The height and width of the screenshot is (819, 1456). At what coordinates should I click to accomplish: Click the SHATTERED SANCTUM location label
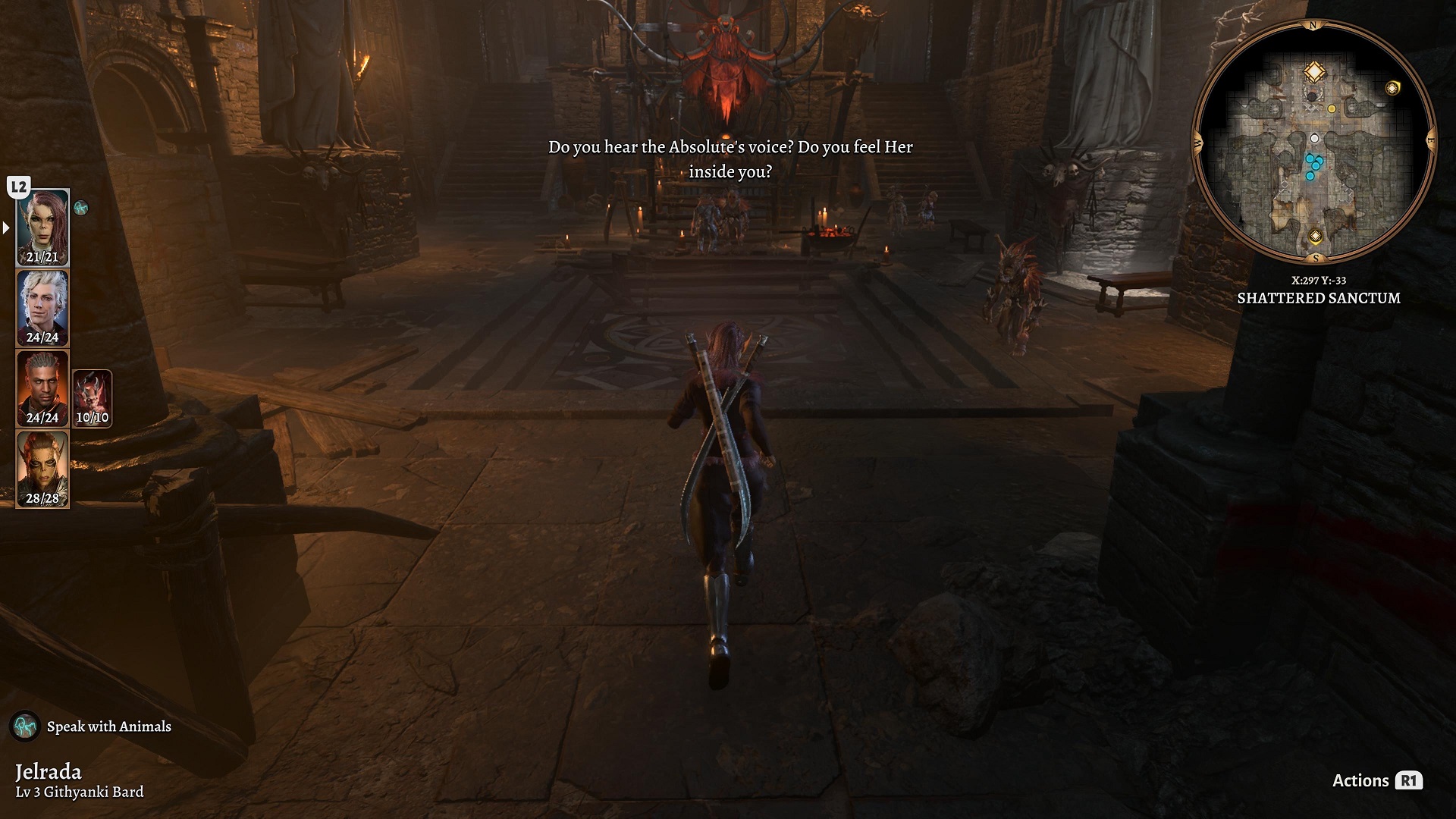(1320, 299)
